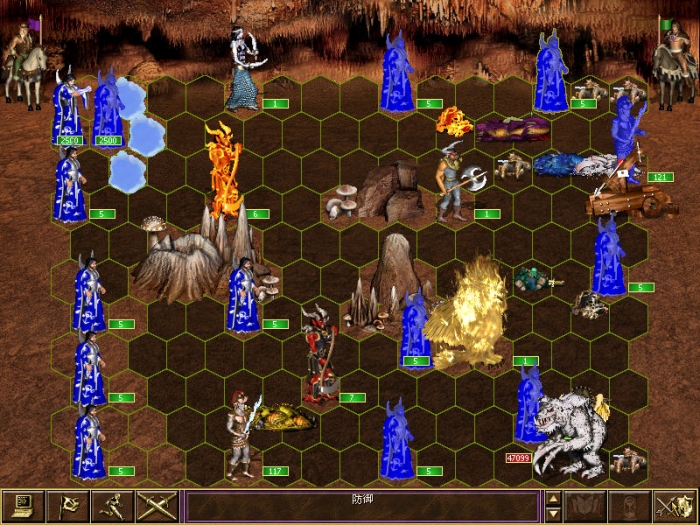Toggle auto-combat with the crossed swords button
Image resolution: width=700 pixels, height=525 pixels.
[157, 507]
